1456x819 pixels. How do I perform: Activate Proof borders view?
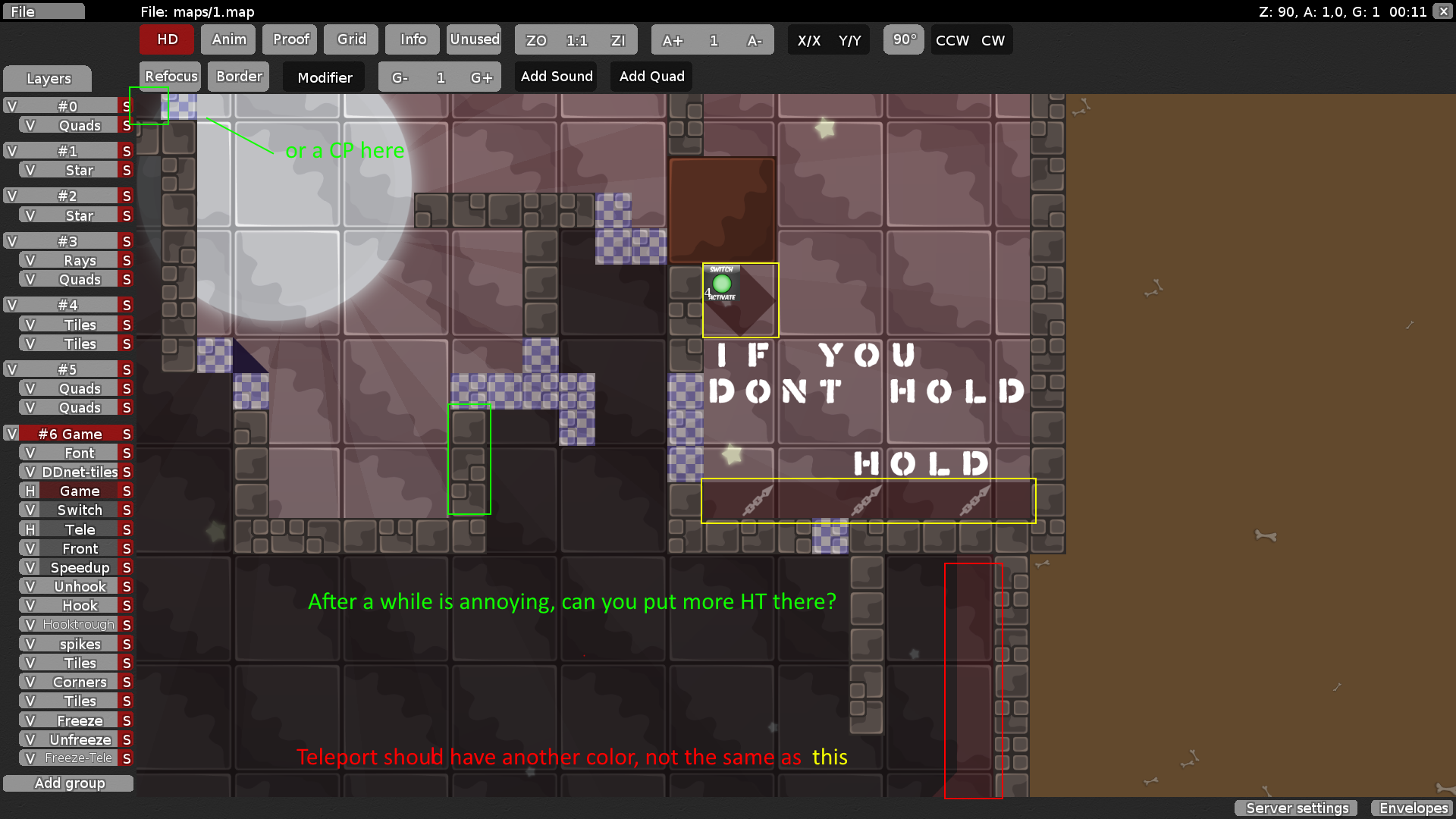(290, 39)
